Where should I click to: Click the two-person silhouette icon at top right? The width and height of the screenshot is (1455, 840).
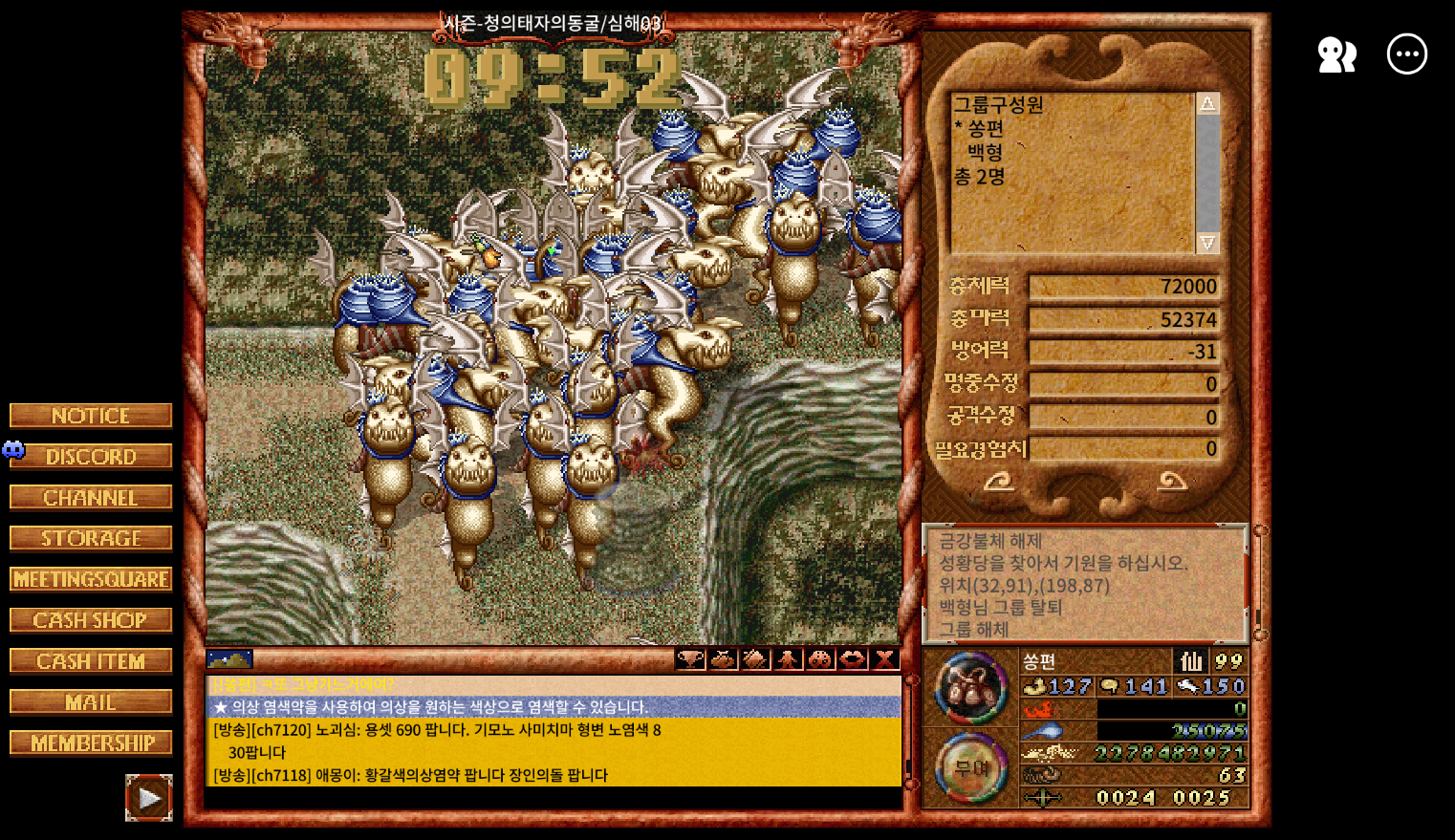pos(1336,54)
